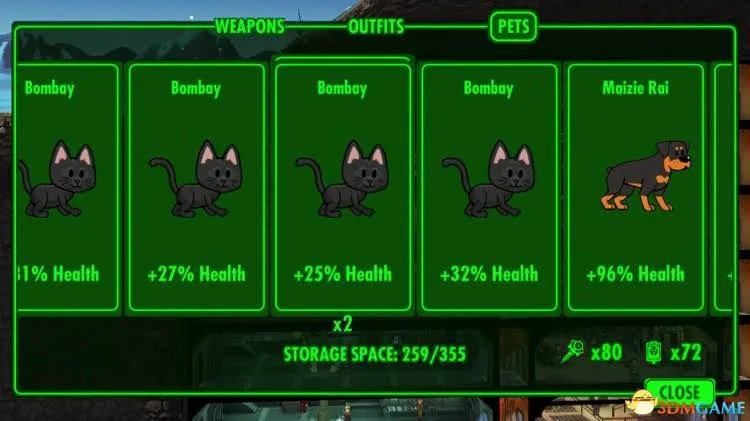Pick the Bombay cat with +32% Health
Image resolution: width=750 pixels, height=421 pixels.
(x=489, y=188)
